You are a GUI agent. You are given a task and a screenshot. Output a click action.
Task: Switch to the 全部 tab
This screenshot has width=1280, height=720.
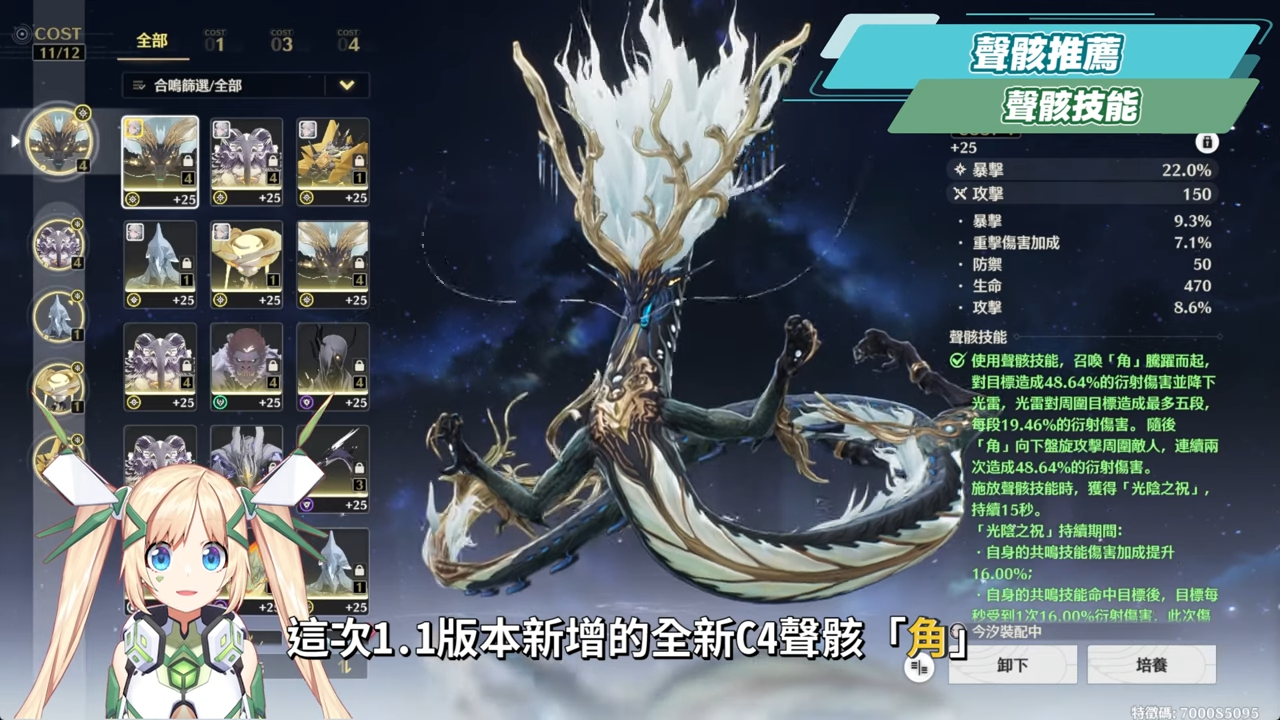pyautogui.click(x=152, y=41)
